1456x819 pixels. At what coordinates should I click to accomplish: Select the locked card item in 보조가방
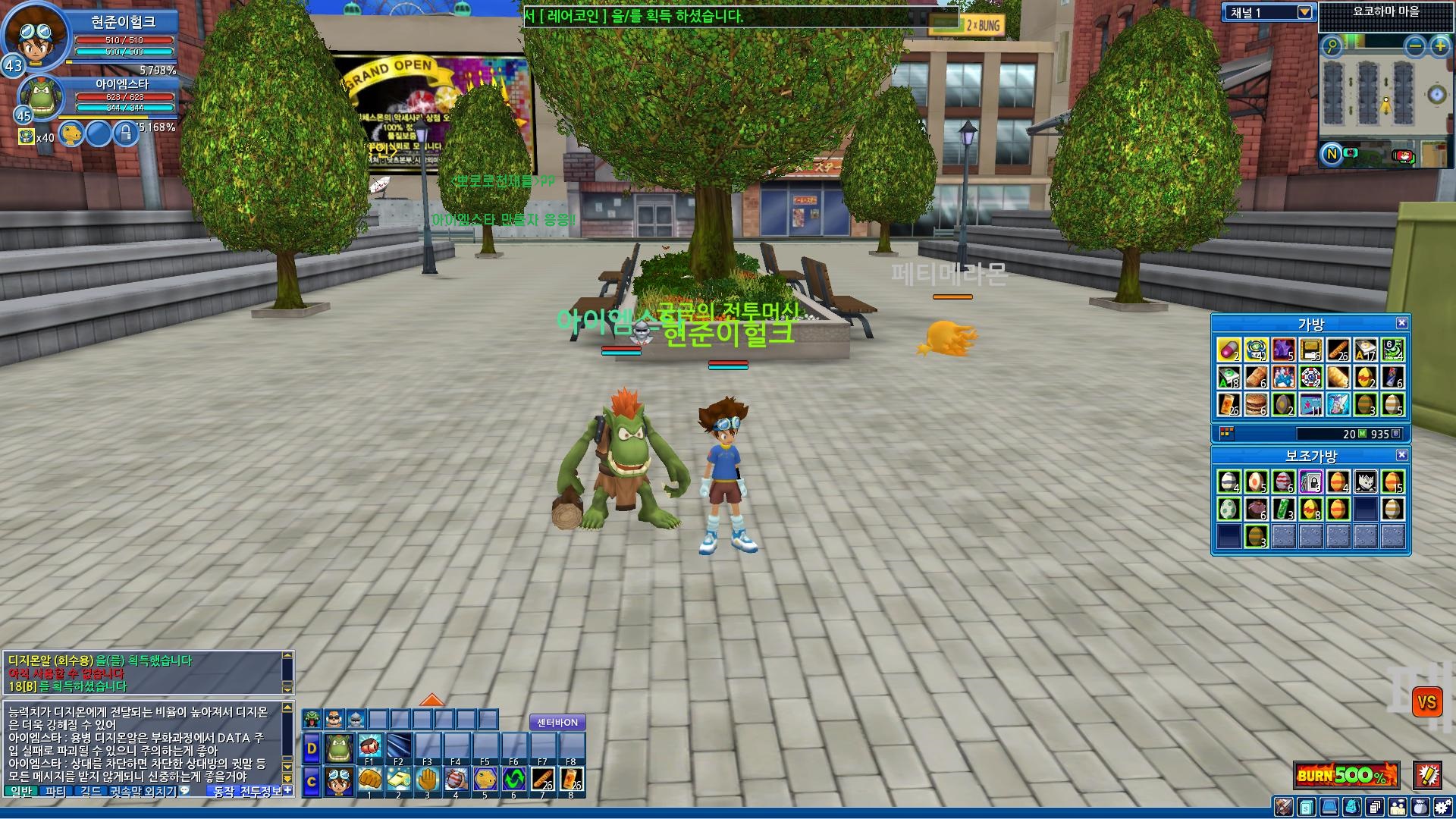[1310, 482]
